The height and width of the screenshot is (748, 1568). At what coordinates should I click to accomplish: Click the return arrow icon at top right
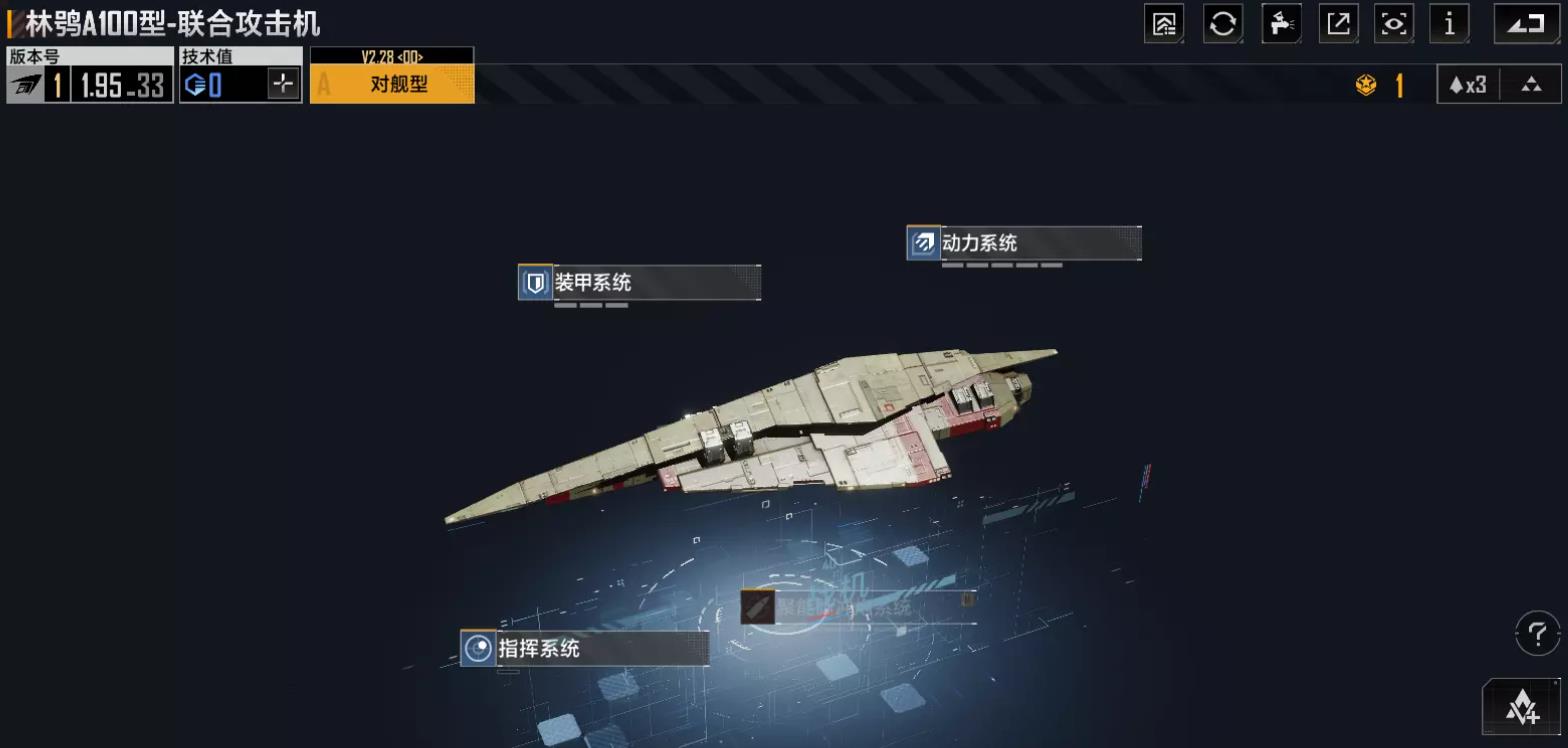pos(1523,24)
